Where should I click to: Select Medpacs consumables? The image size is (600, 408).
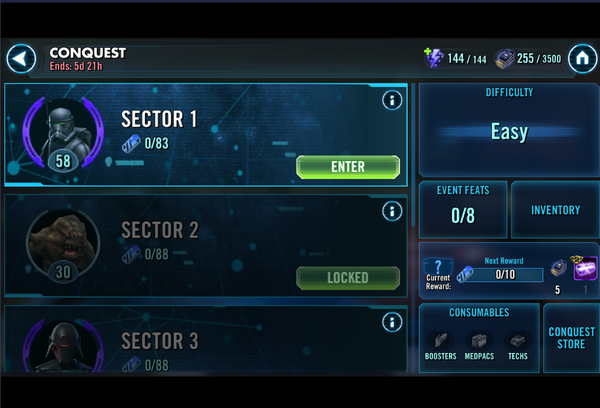point(478,345)
